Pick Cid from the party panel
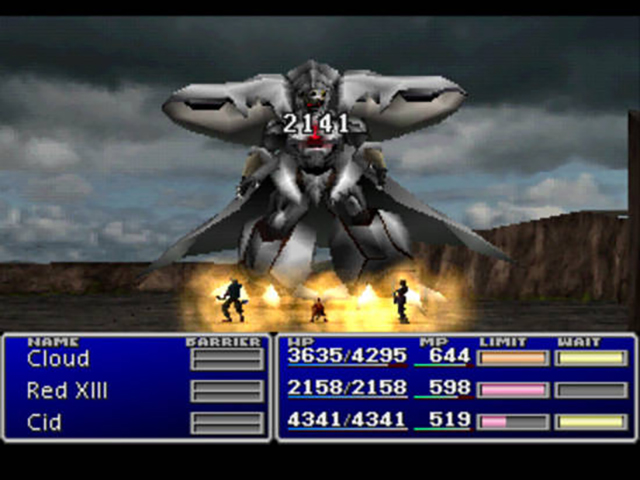 [44, 422]
